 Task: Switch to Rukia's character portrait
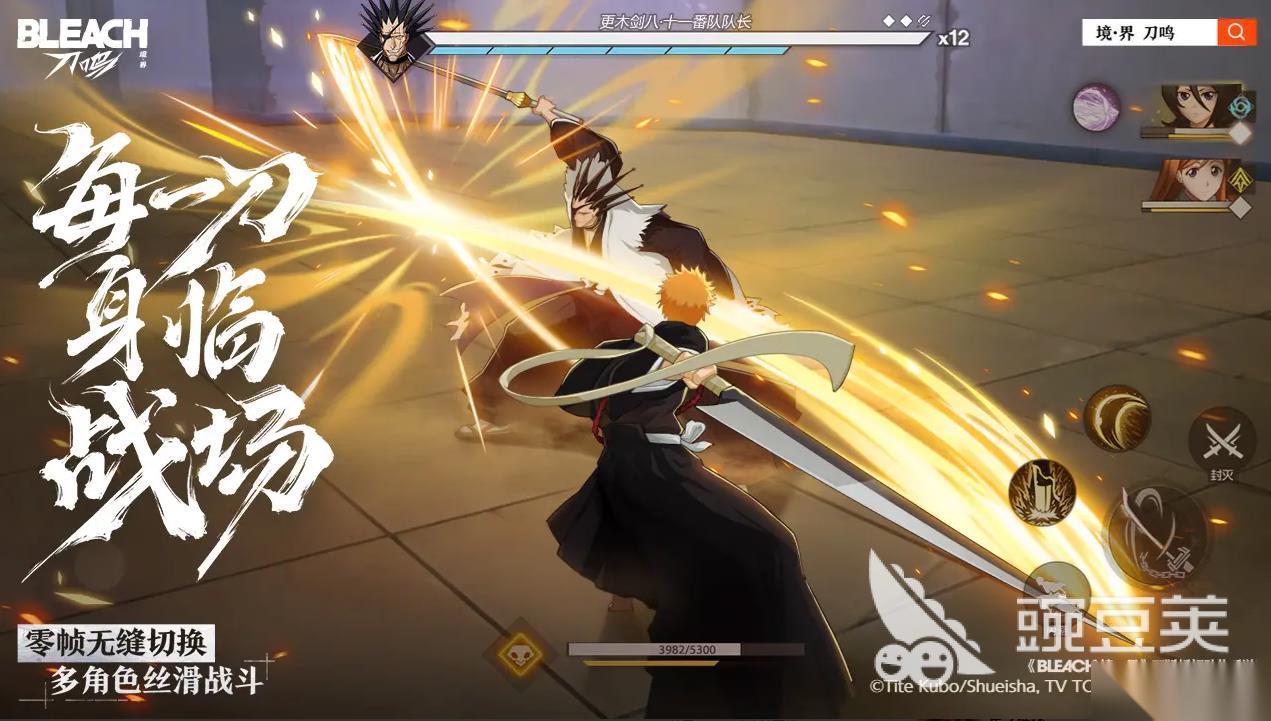1195,106
